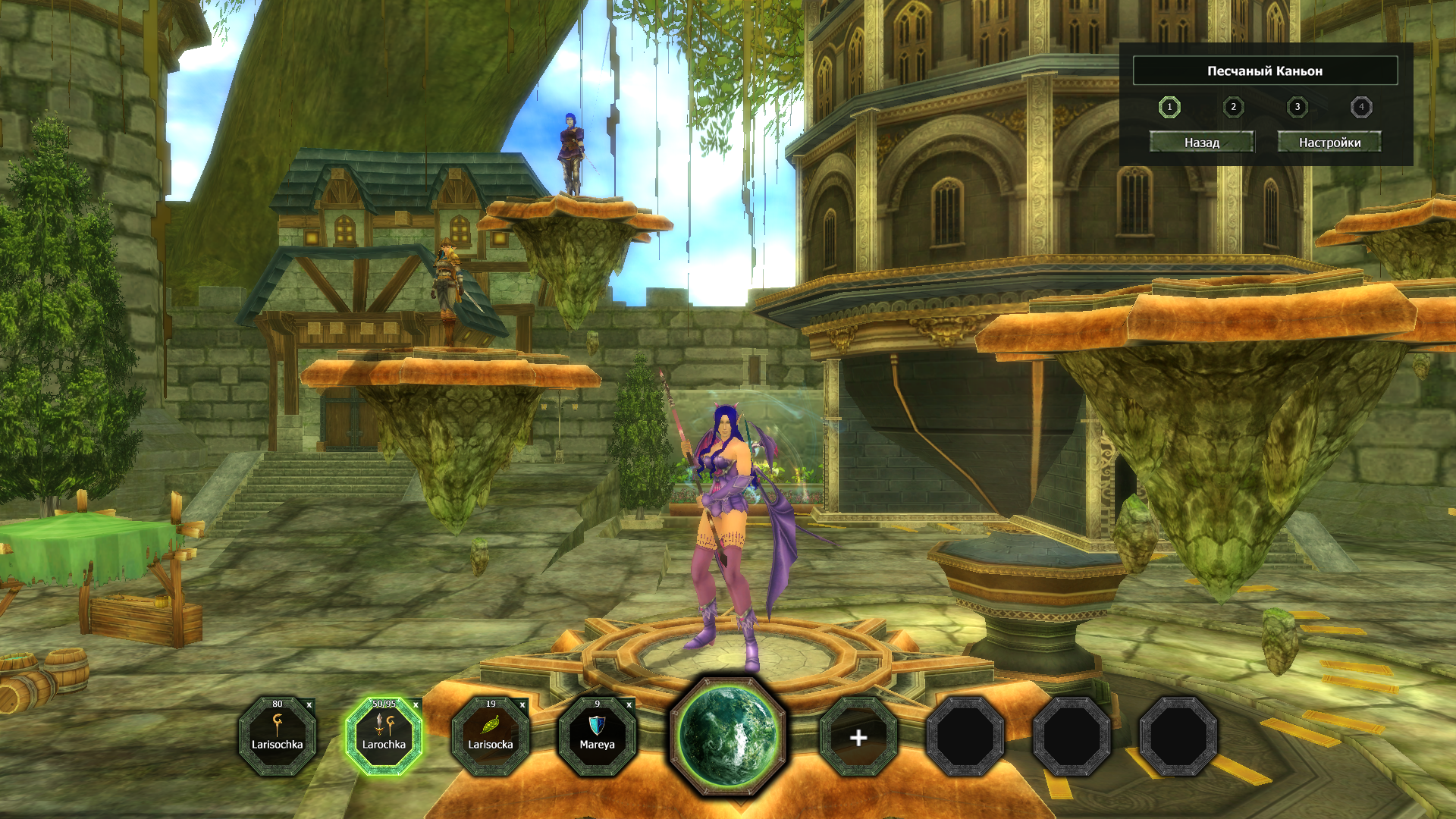Open Настройки (Settings)

click(1329, 142)
